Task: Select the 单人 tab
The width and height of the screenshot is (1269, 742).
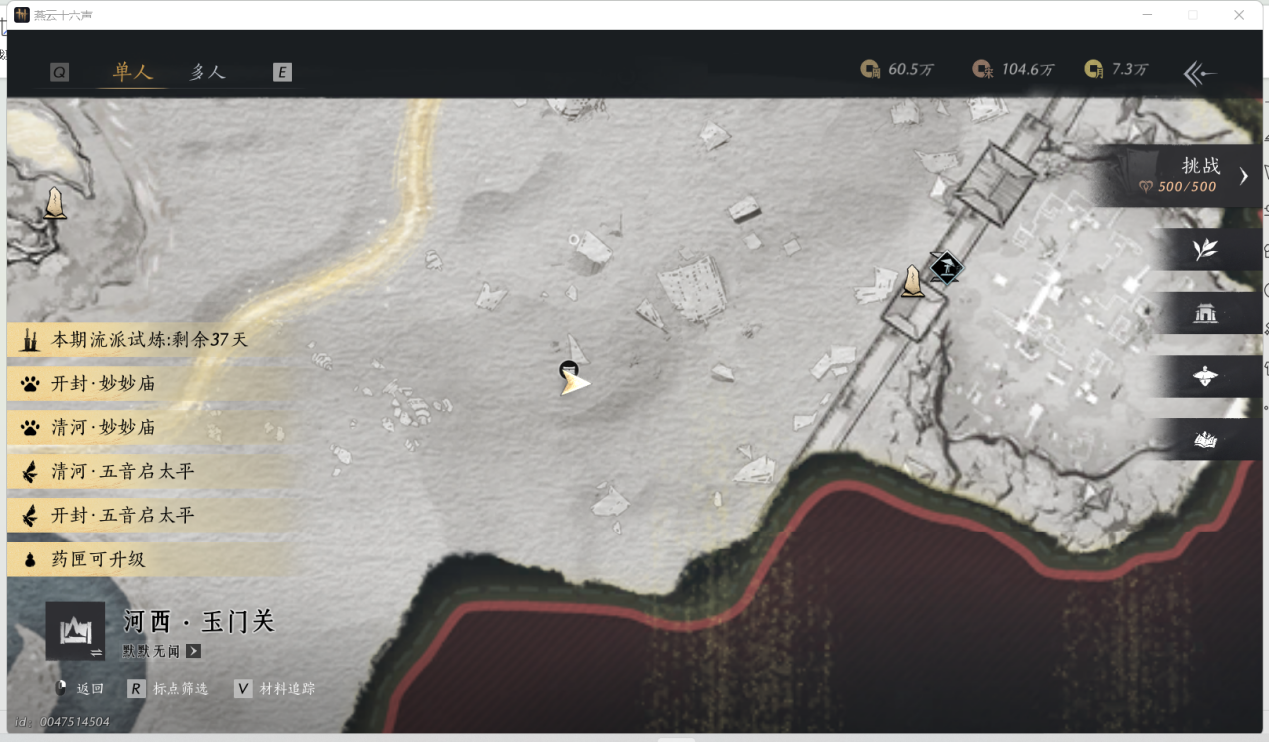Action: point(132,72)
